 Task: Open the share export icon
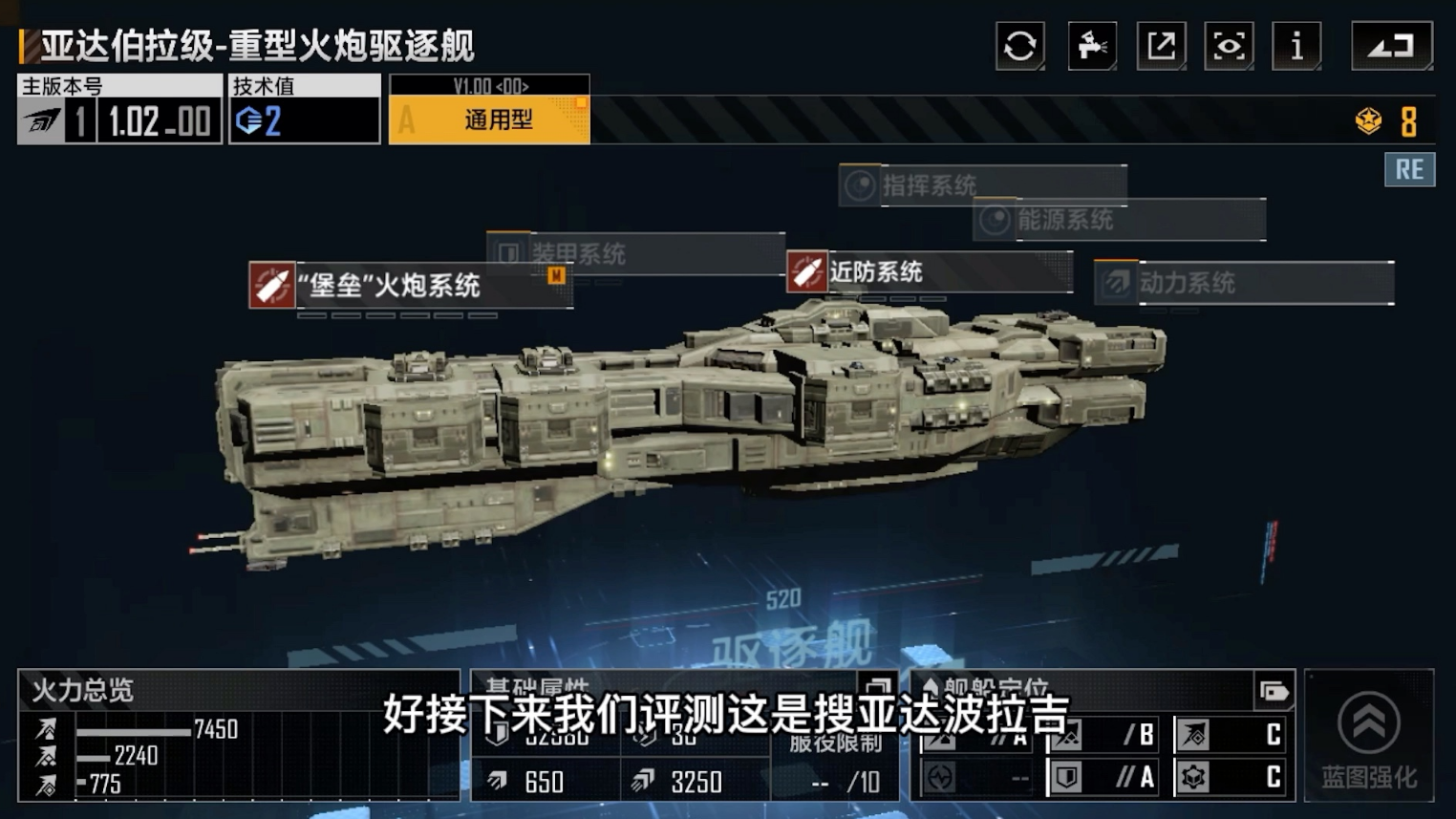1161,46
